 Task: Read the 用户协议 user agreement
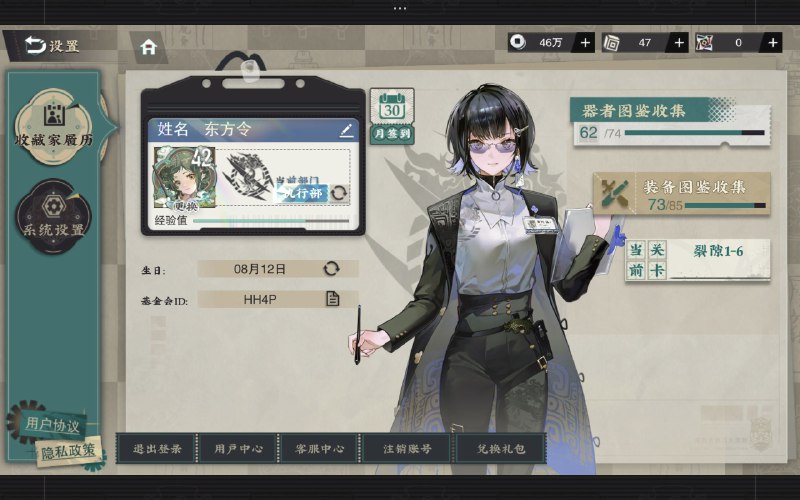[51, 424]
